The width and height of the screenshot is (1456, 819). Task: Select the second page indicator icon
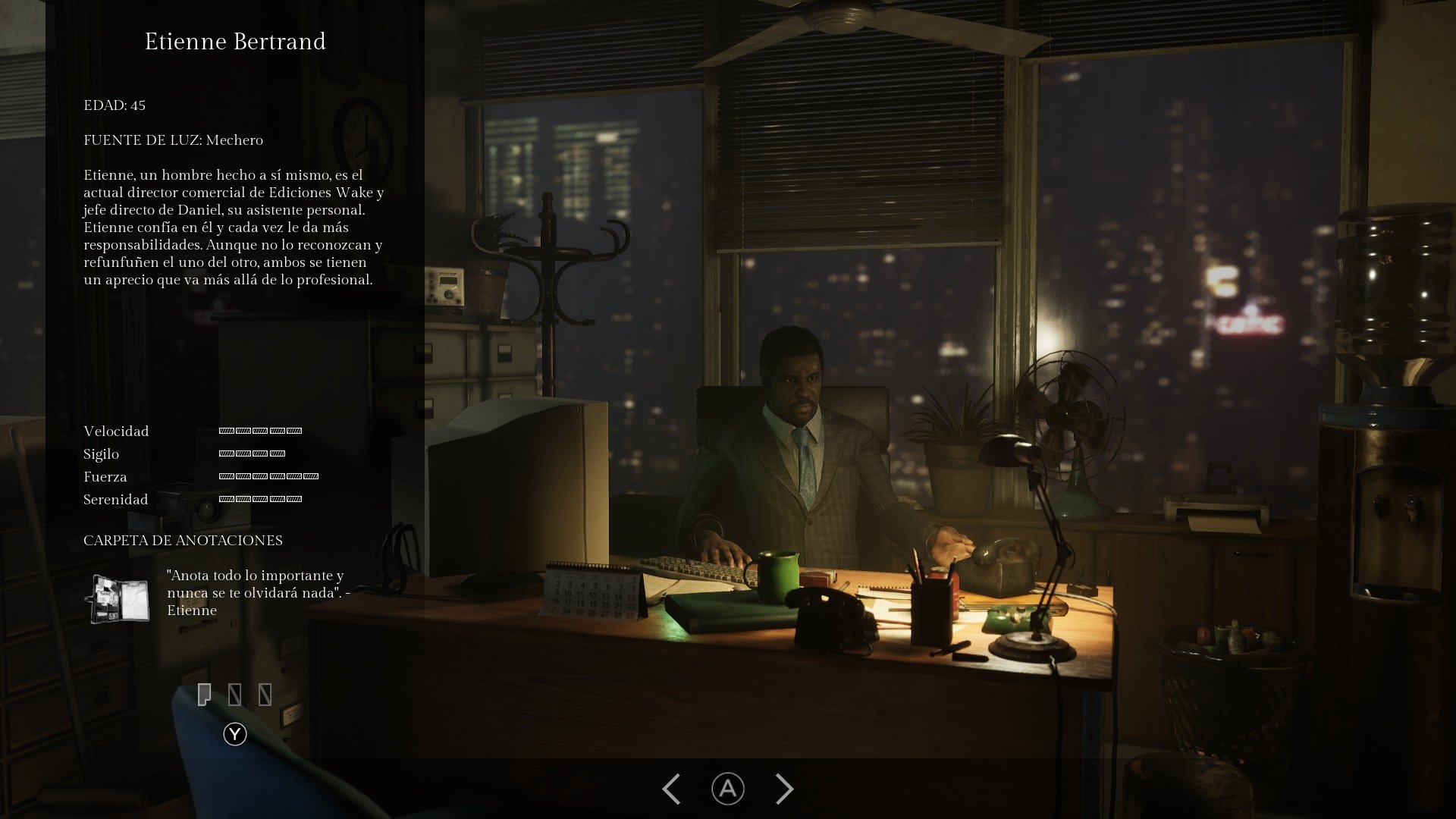(235, 693)
